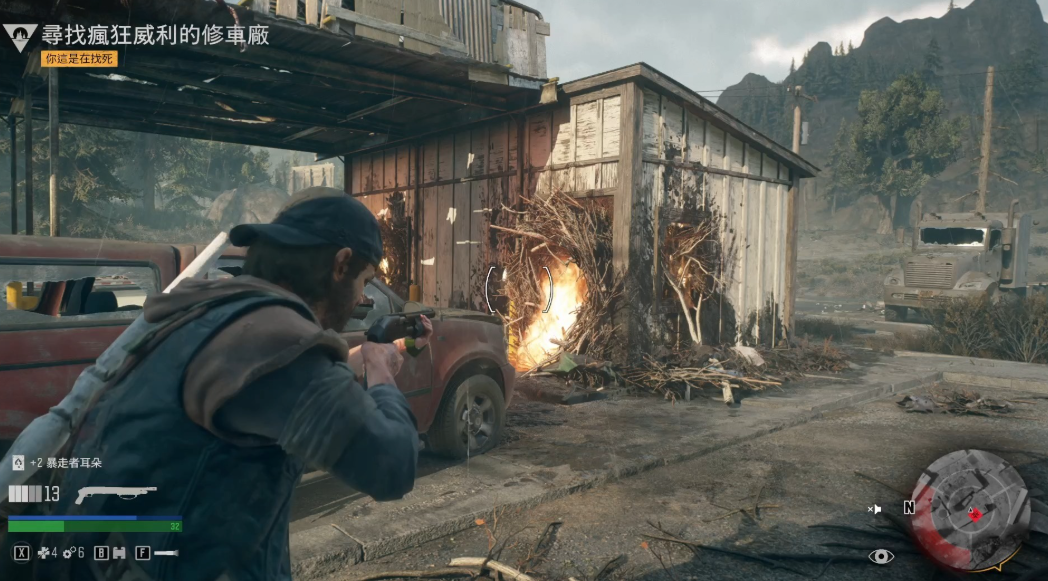Select the shotgun weapon icon
This screenshot has width=1048, height=581.
coord(115,494)
